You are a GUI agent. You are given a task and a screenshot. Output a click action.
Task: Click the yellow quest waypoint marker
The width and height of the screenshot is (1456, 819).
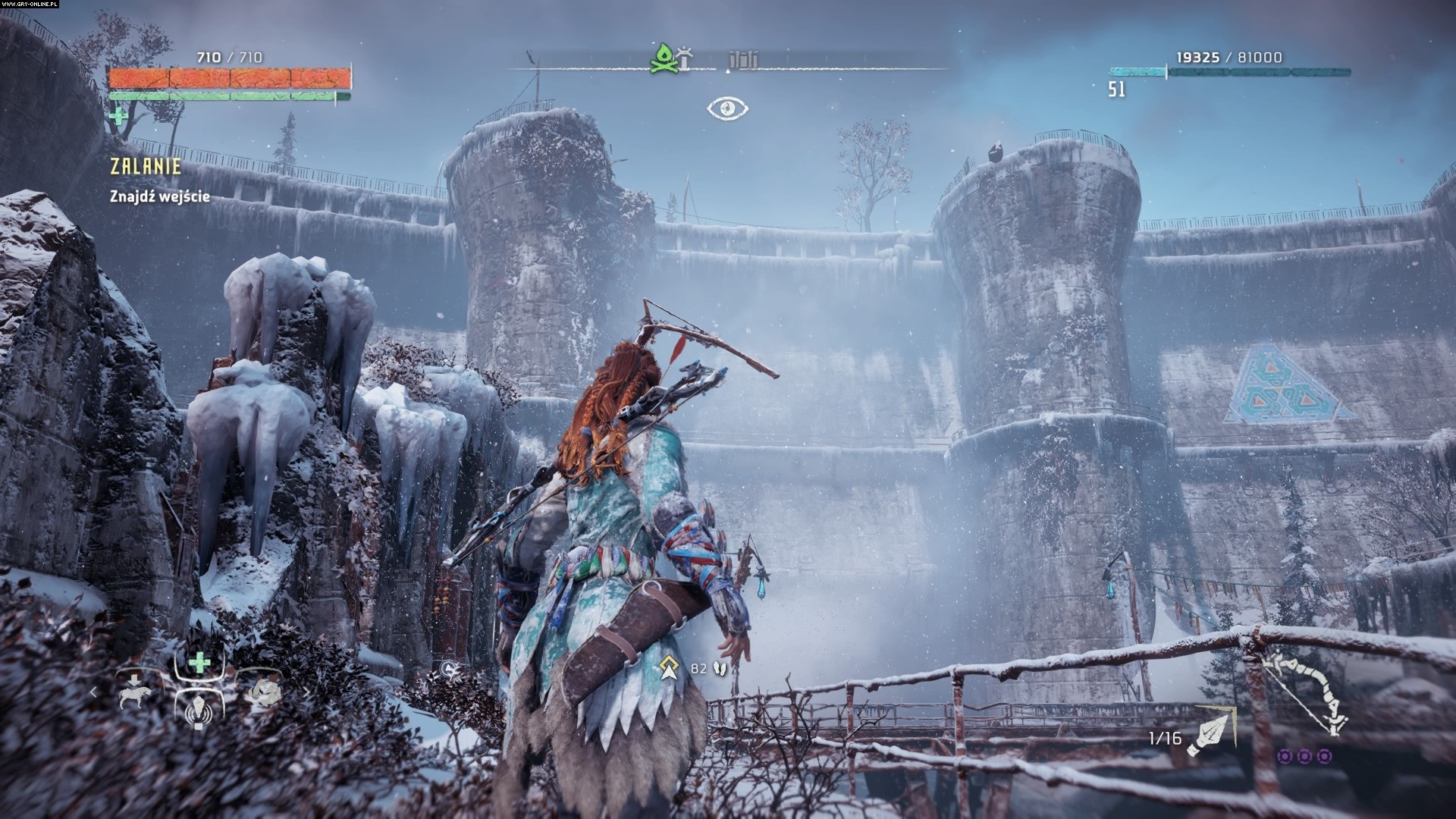[668, 667]
